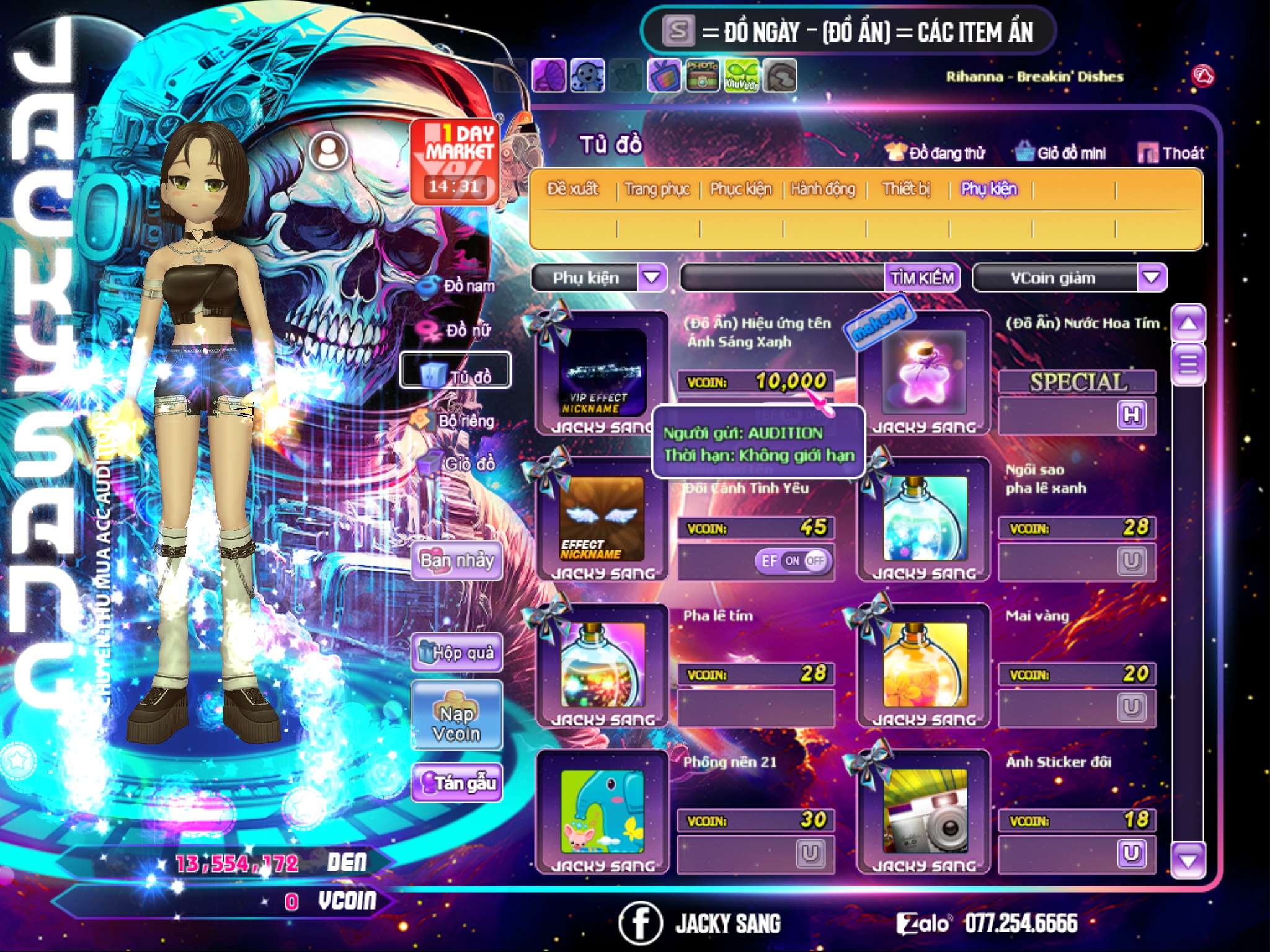This screenshot has width=1270, height=952.
Task: Click the Nạp Vcoin top-up button
Action: tap(456, 715)
